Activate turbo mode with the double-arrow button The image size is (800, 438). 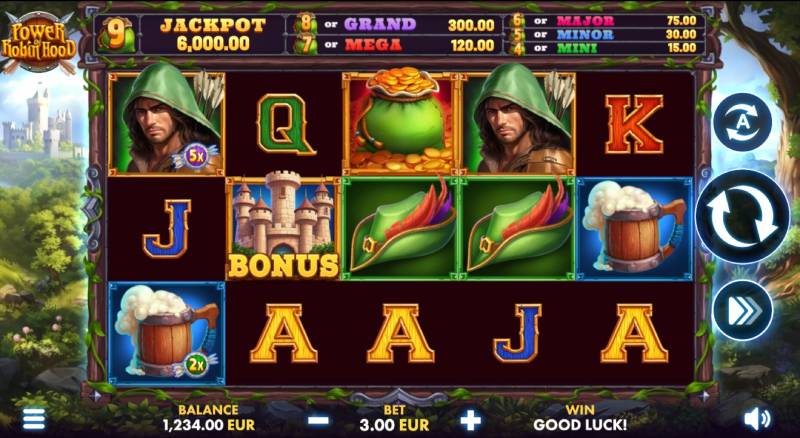pyautogui.click(x=742, y=310)
